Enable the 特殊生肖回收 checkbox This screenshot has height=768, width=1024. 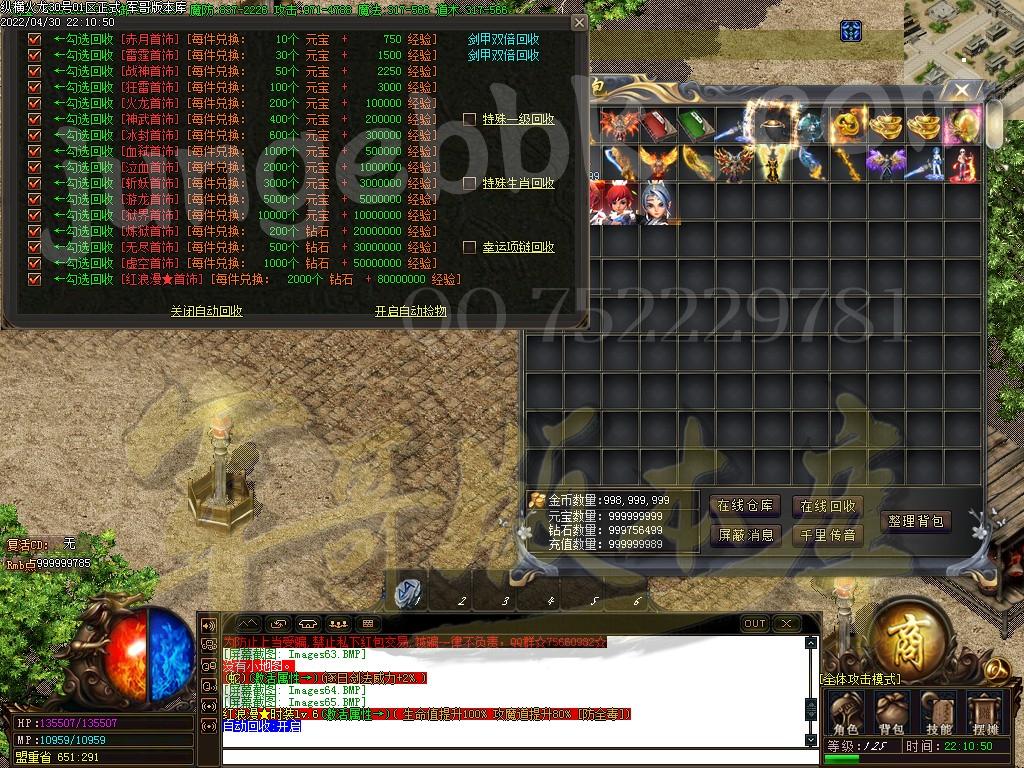click(469, 183)
